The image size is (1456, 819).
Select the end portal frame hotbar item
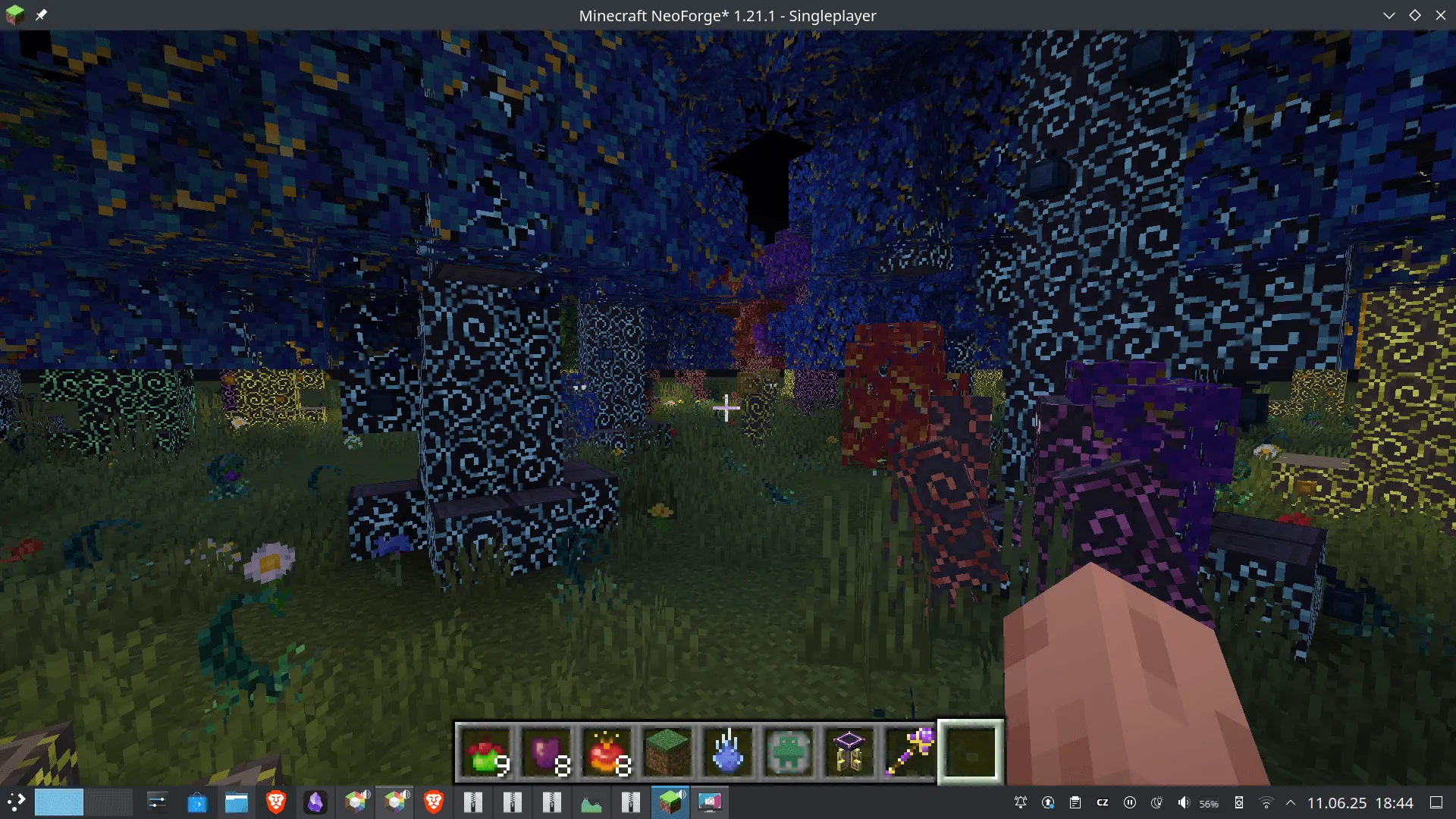point(849,752)
